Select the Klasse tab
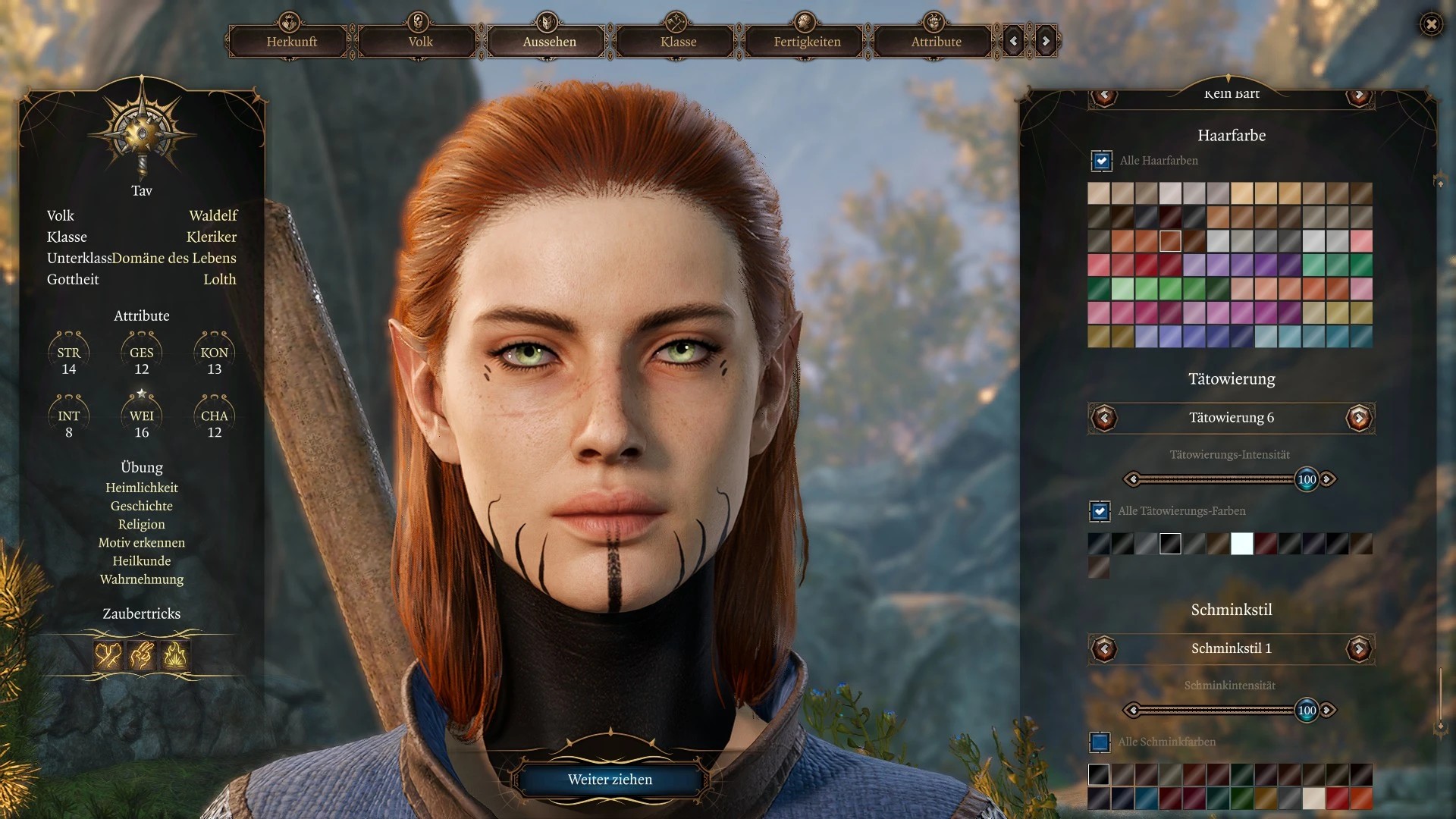The image size is (1456, 819). 678,42
